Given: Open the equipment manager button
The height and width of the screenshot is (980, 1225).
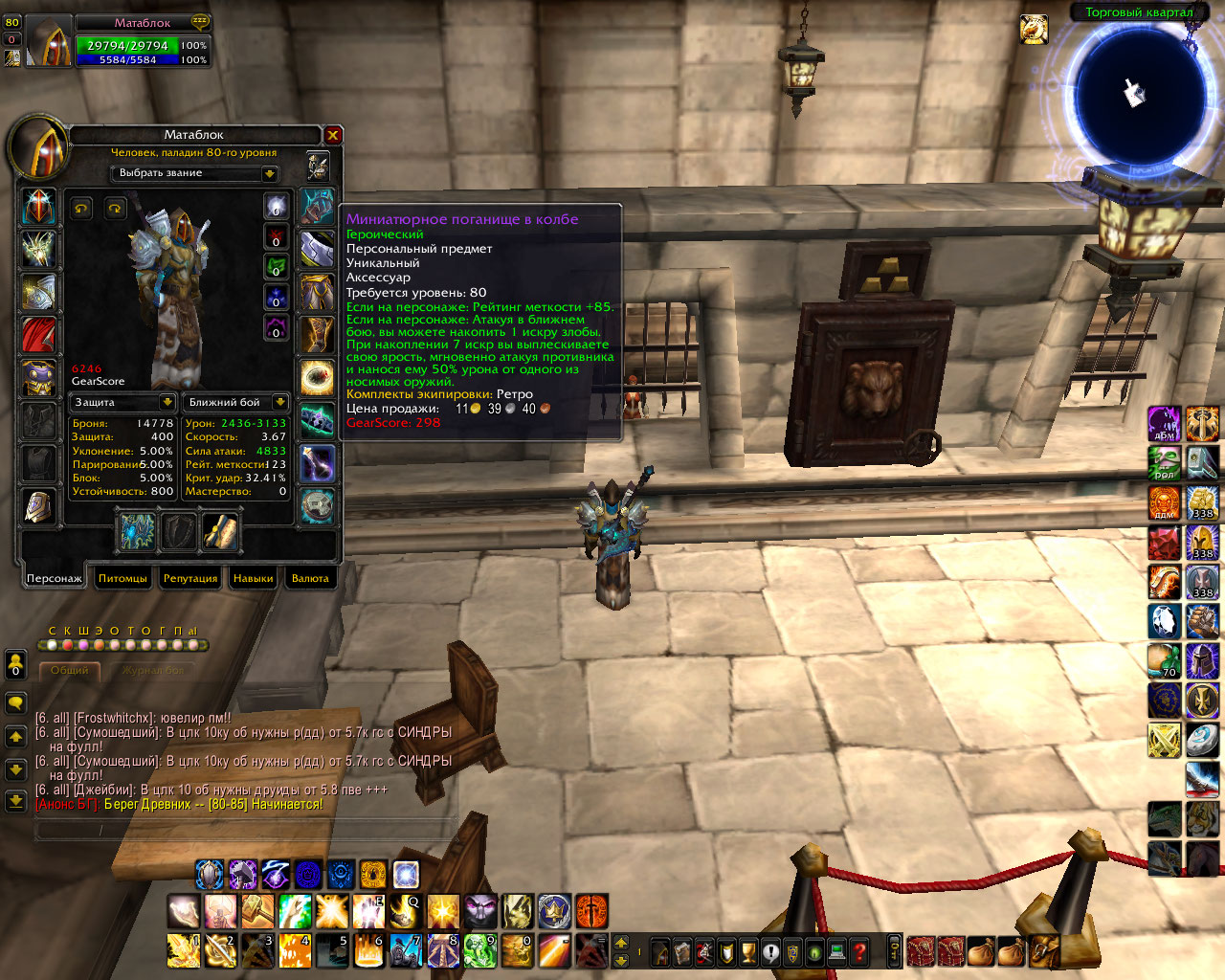Looking at the screenshot, I should coord(318,167).
